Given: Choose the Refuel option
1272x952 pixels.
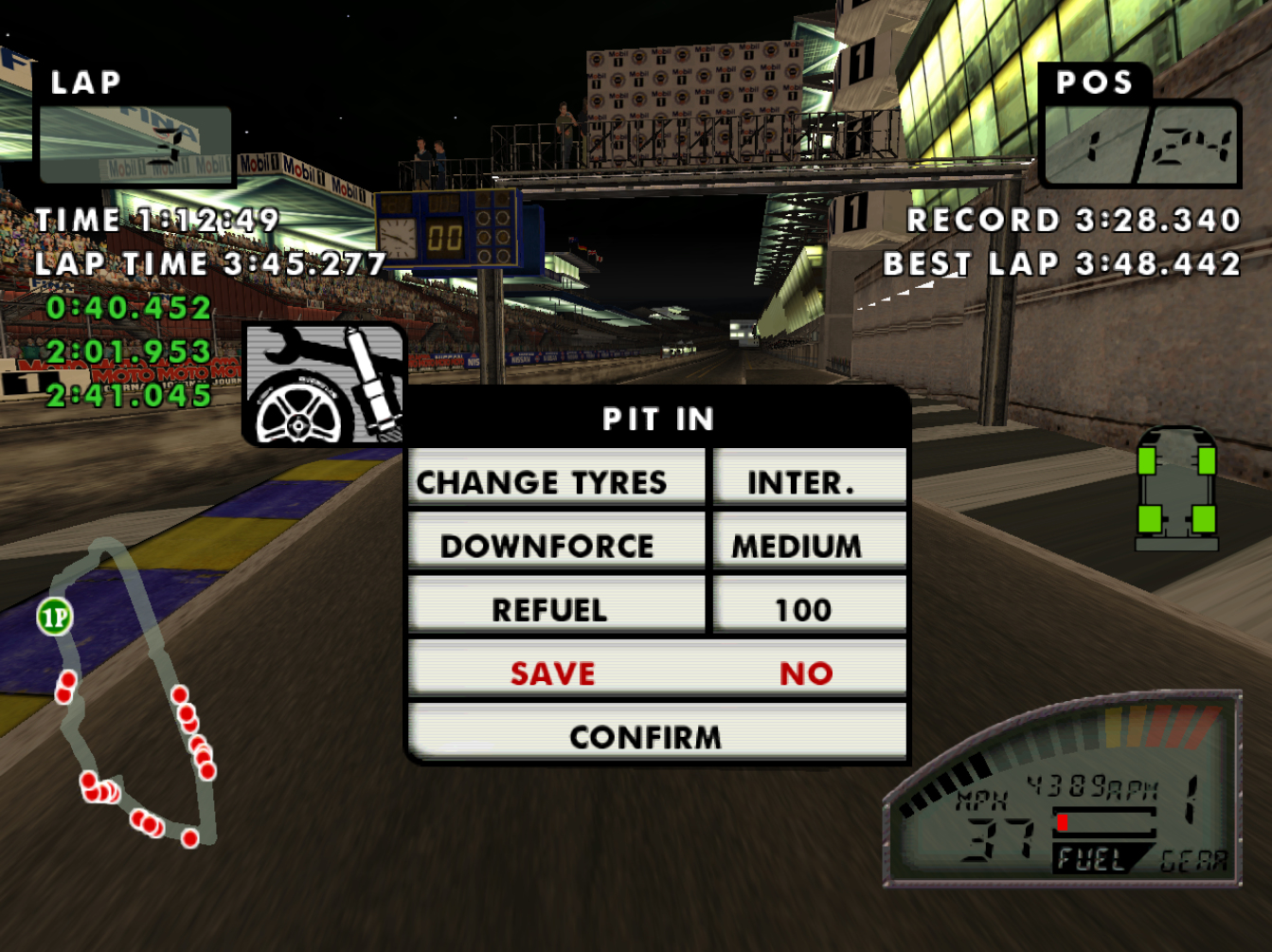Looking at the screenshot, I should tap(556, 608).
